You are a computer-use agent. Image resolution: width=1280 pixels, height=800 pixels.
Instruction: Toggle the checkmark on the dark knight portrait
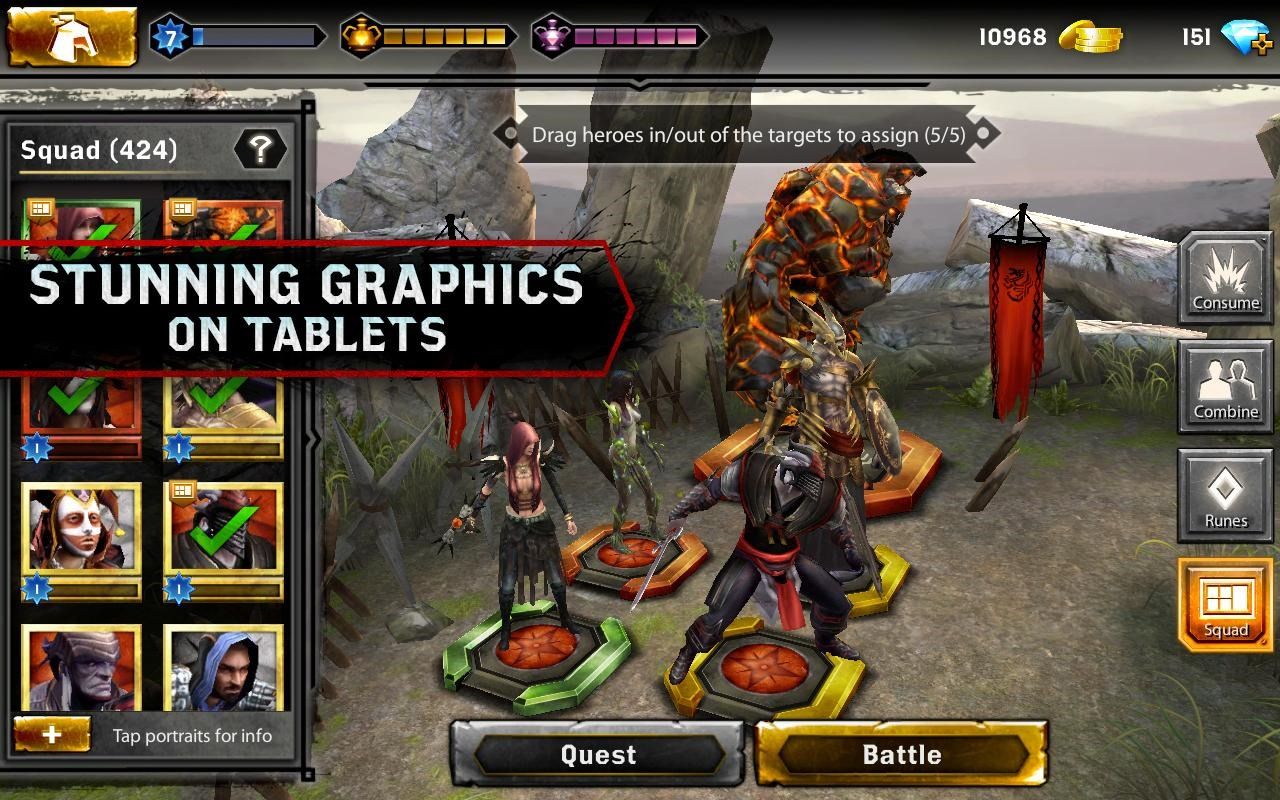click(x=225, y=530)
